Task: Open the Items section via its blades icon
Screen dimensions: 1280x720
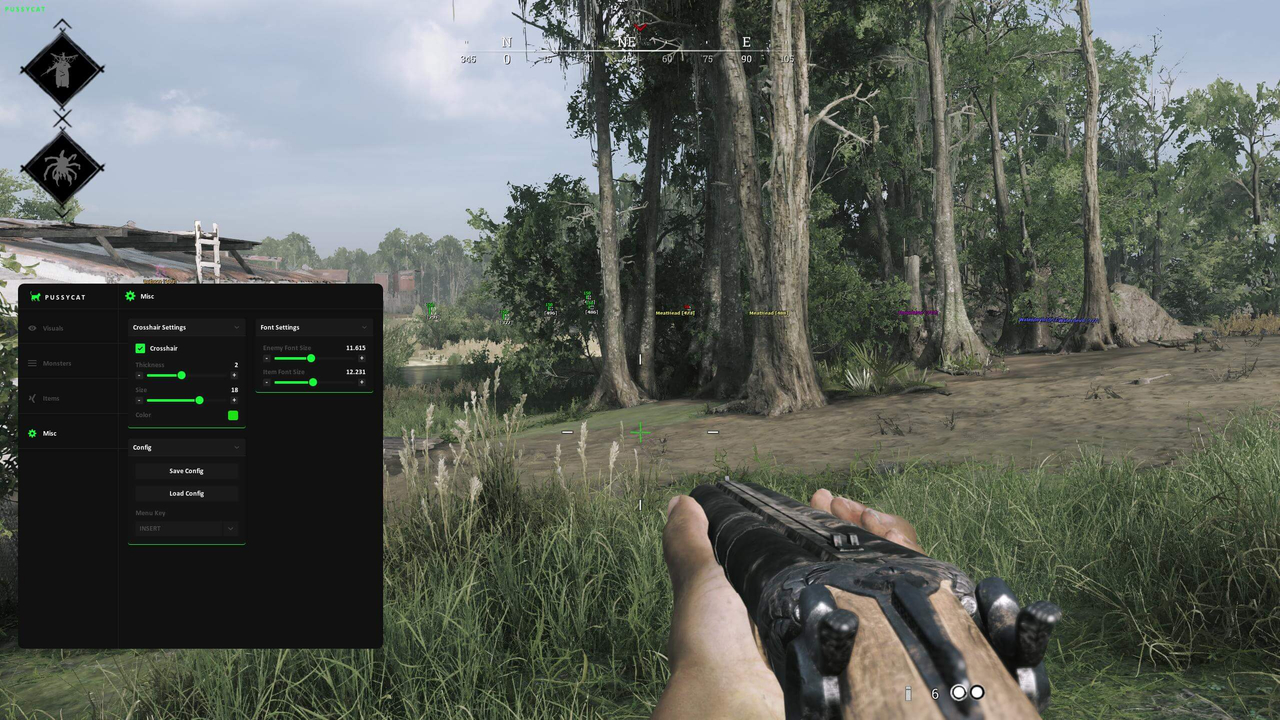Action: pyautogui.click(x=31, y=398)
